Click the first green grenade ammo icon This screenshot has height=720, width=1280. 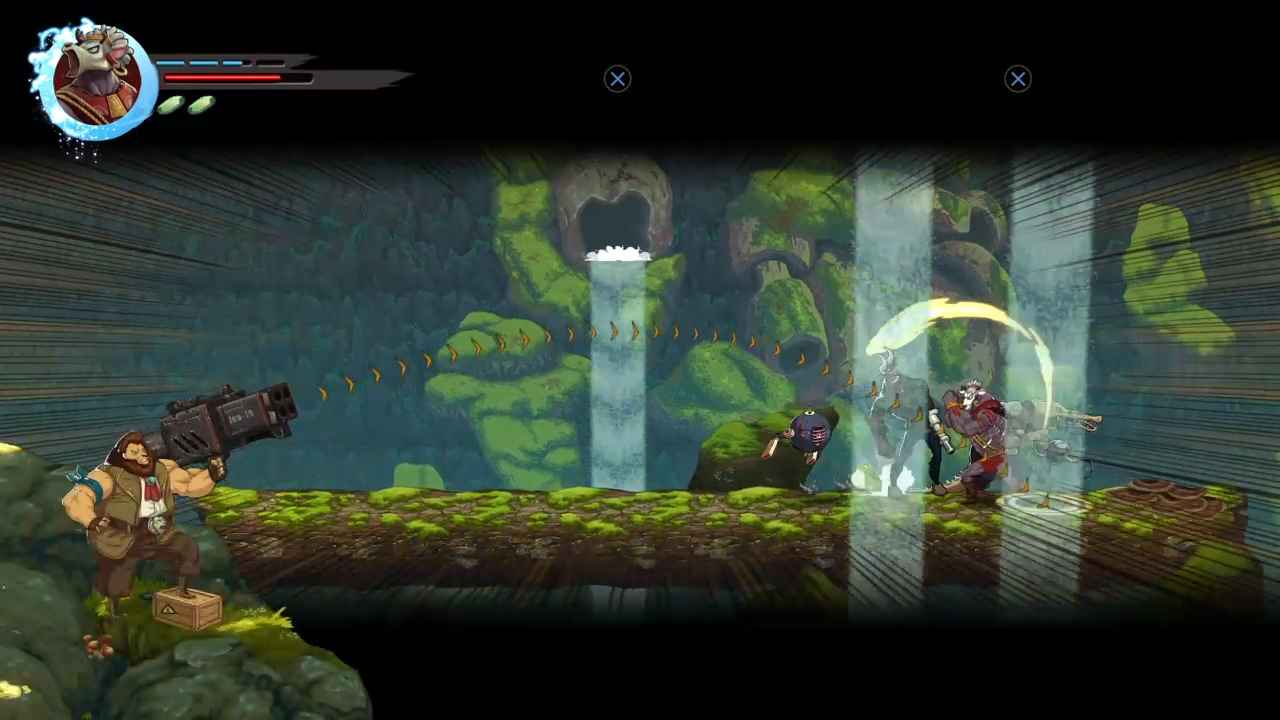pyautogui.click(x=172, y=103)
